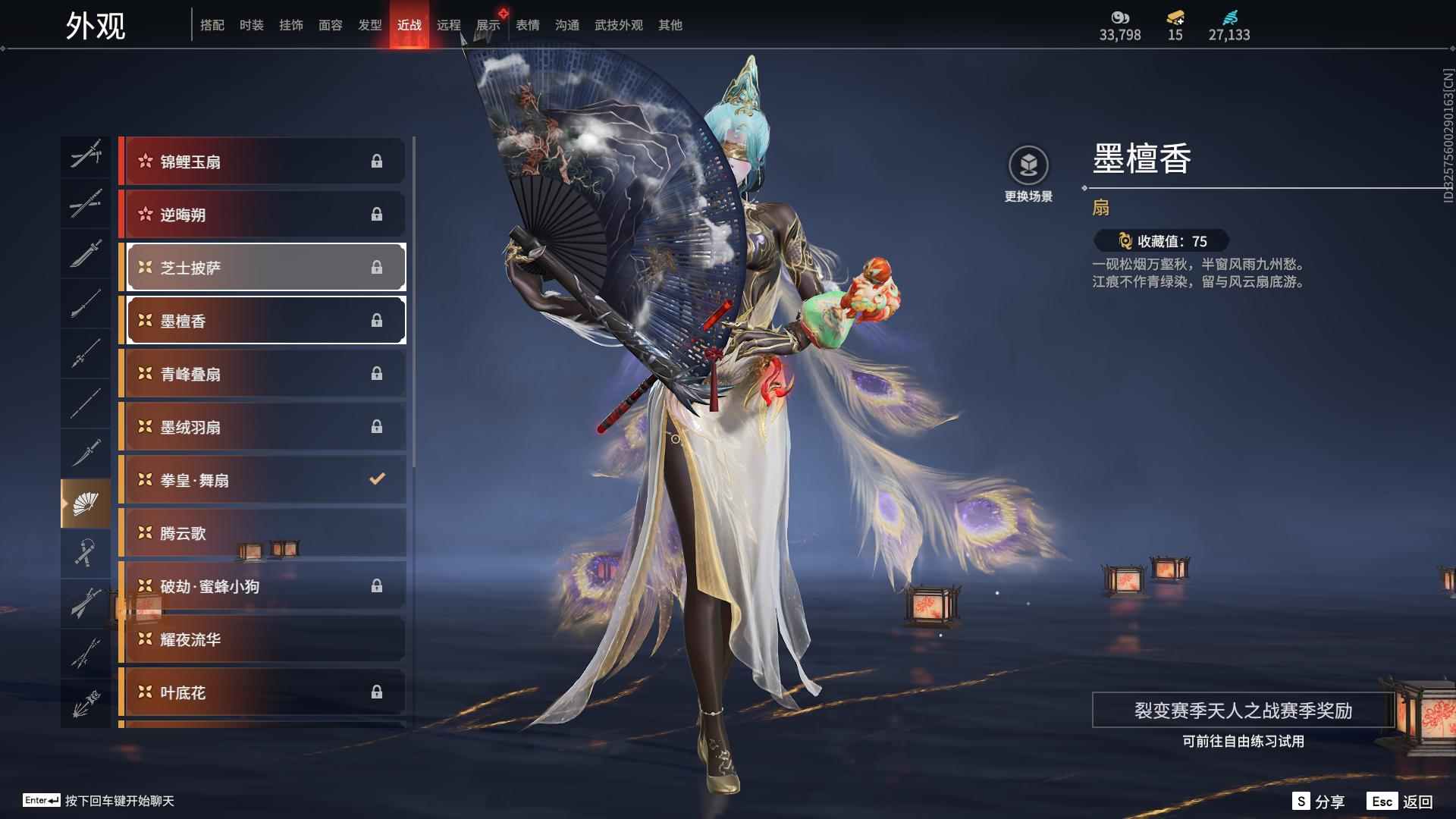The image size is (1456, 819).
Task: Select the 面容 tab
Action: click(x=330, y=25)
